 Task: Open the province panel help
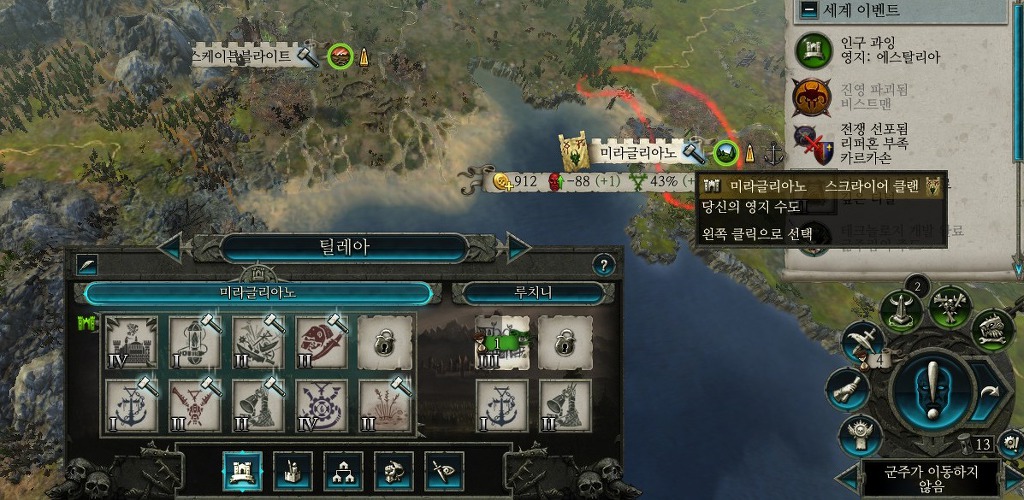603,265
